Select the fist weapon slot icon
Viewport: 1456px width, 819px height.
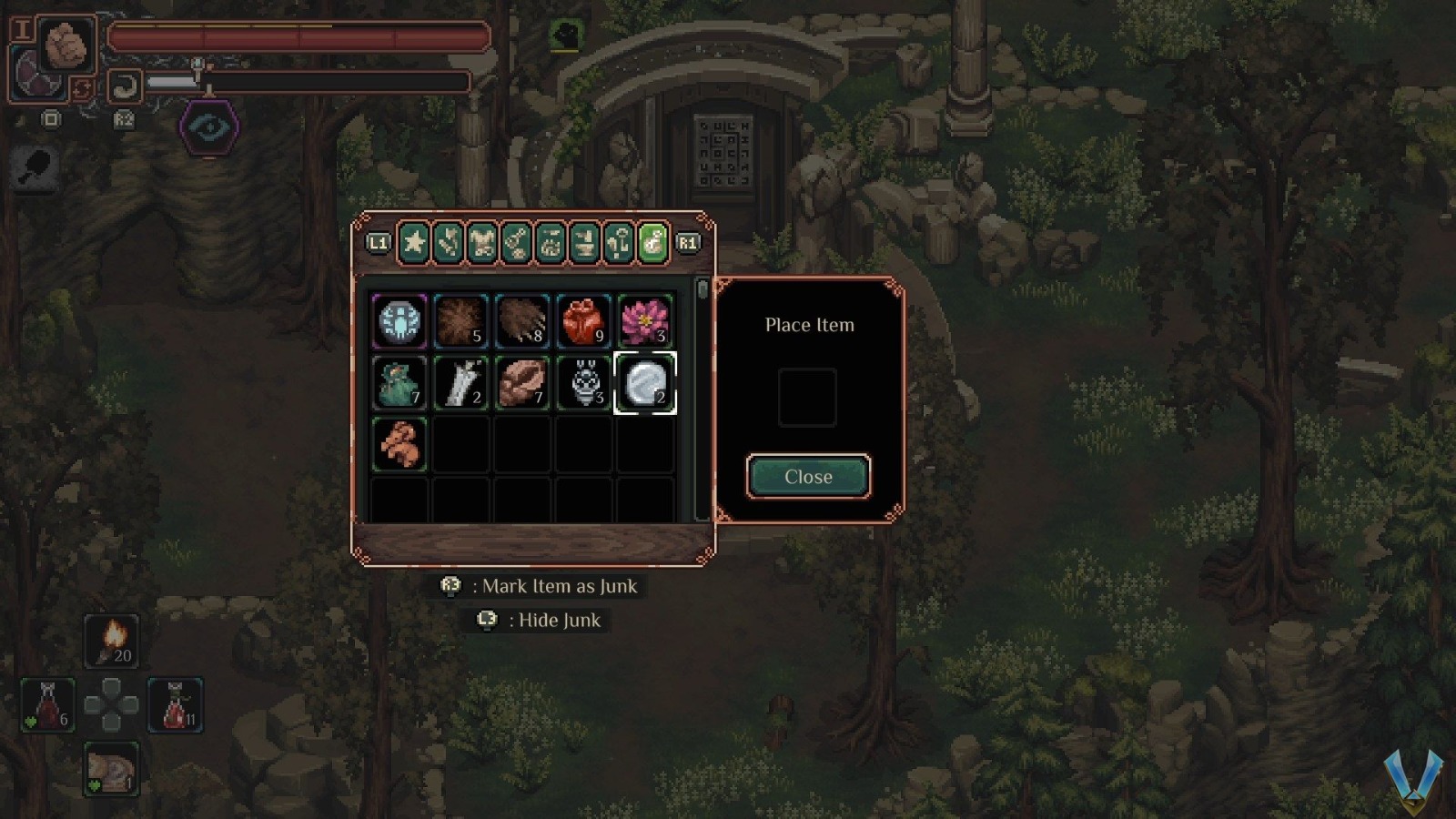coord(66,44)
